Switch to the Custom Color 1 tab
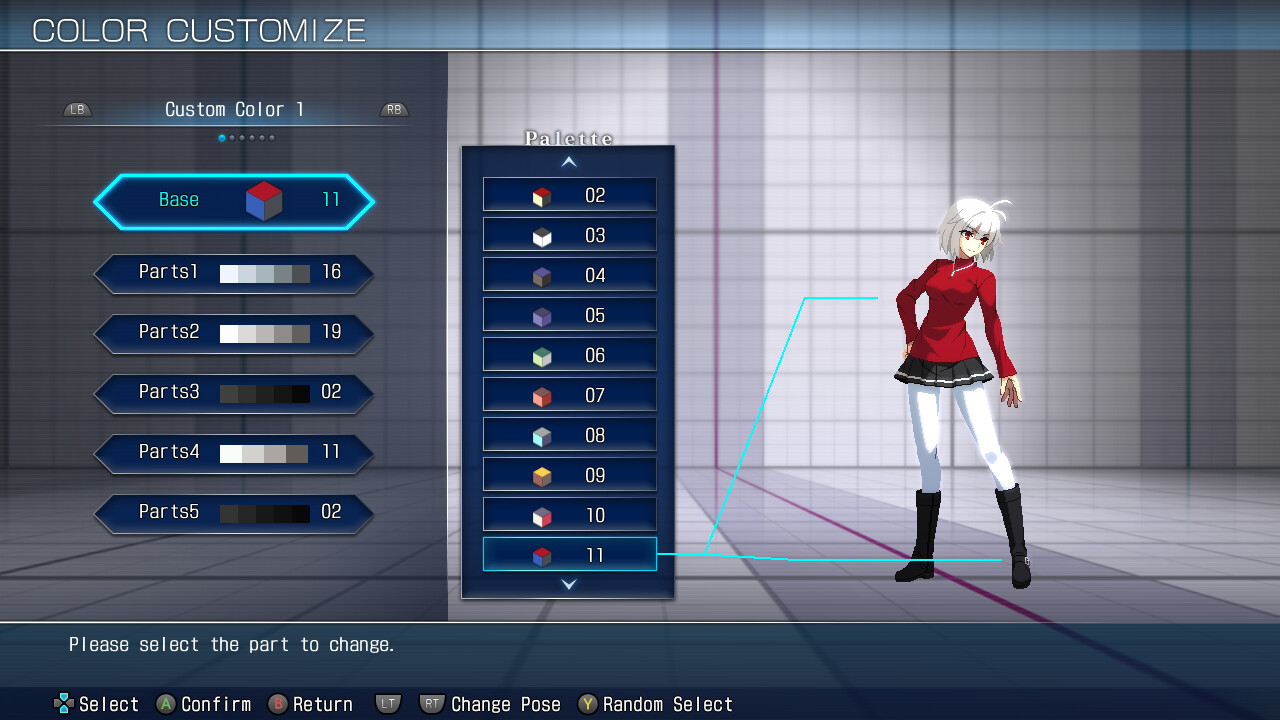The width and height of the screenshot is (1280, 720). click(x=234, y=109)
